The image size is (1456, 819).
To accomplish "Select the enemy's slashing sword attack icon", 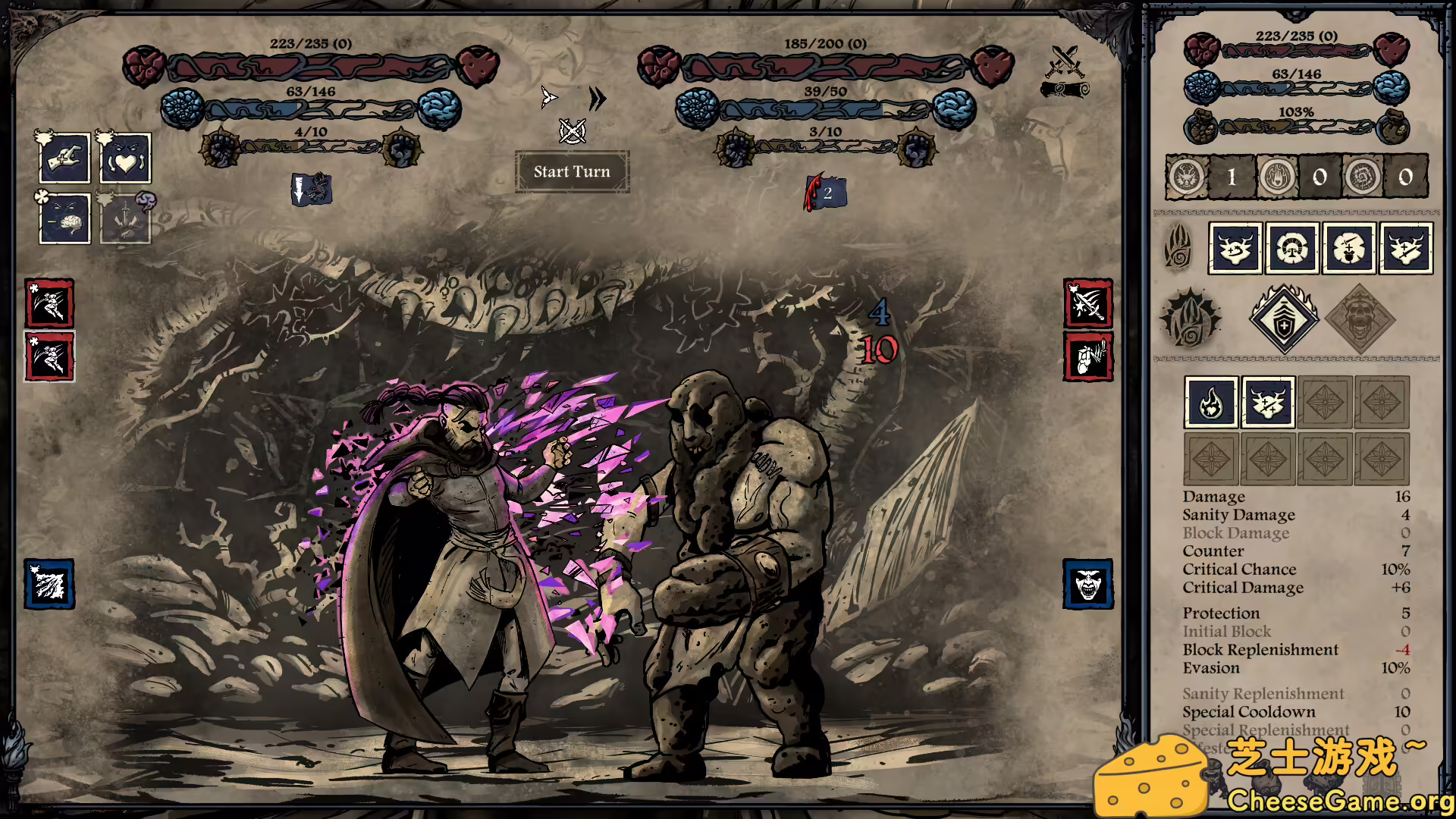I will point(1087,303).
